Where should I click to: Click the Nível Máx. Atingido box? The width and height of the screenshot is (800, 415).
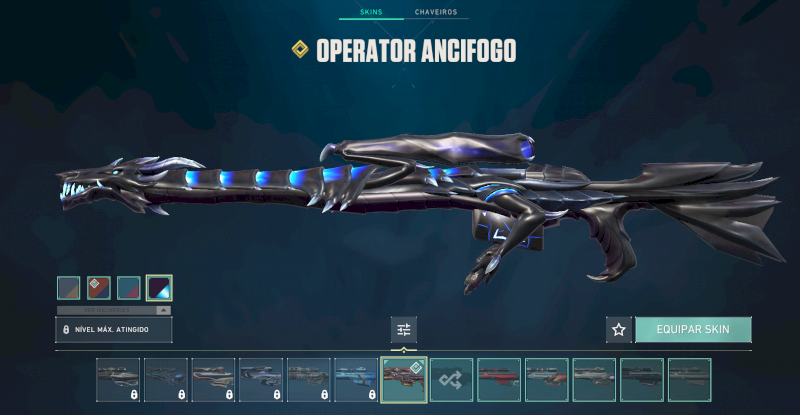click(x=113, y=329)
